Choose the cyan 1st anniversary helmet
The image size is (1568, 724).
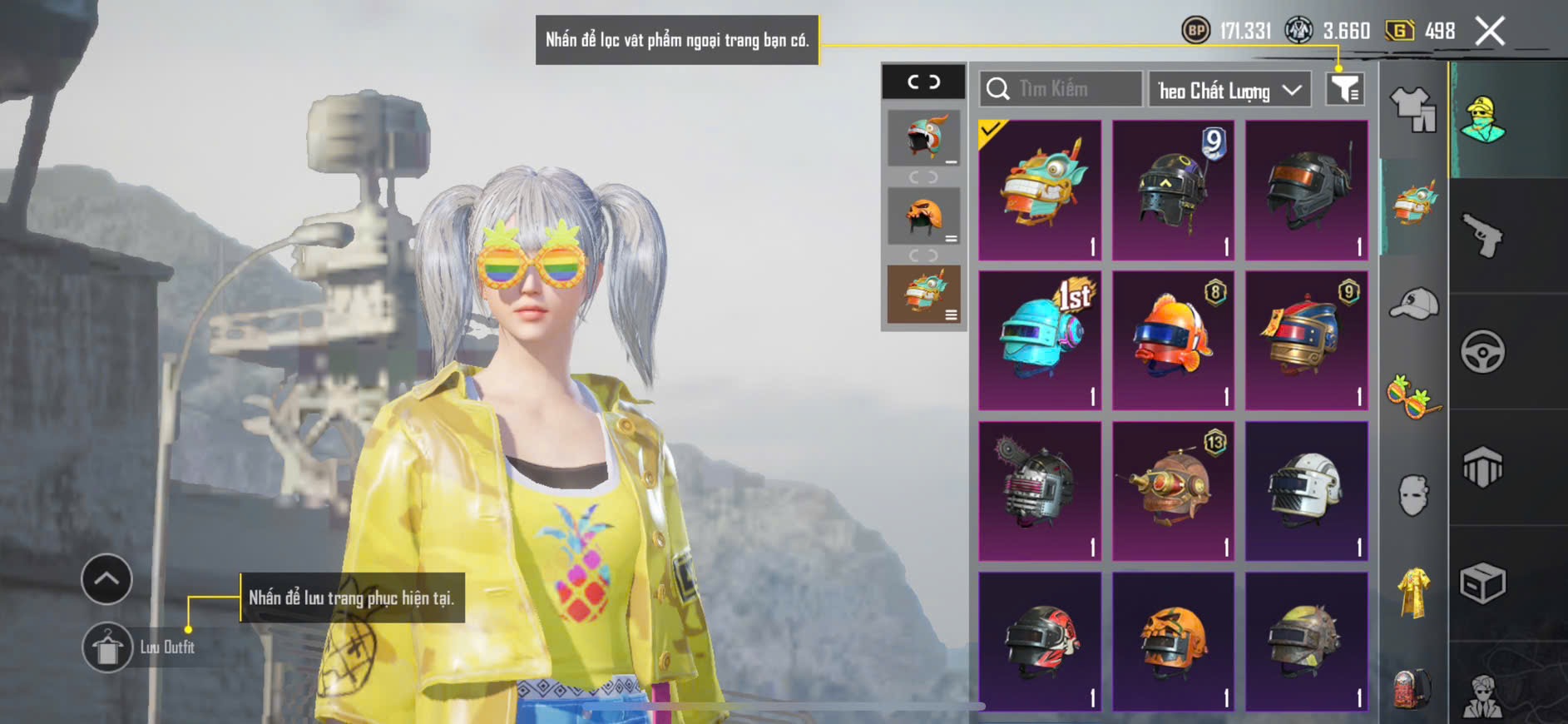pyautogui.click(x=1040, y=340)
